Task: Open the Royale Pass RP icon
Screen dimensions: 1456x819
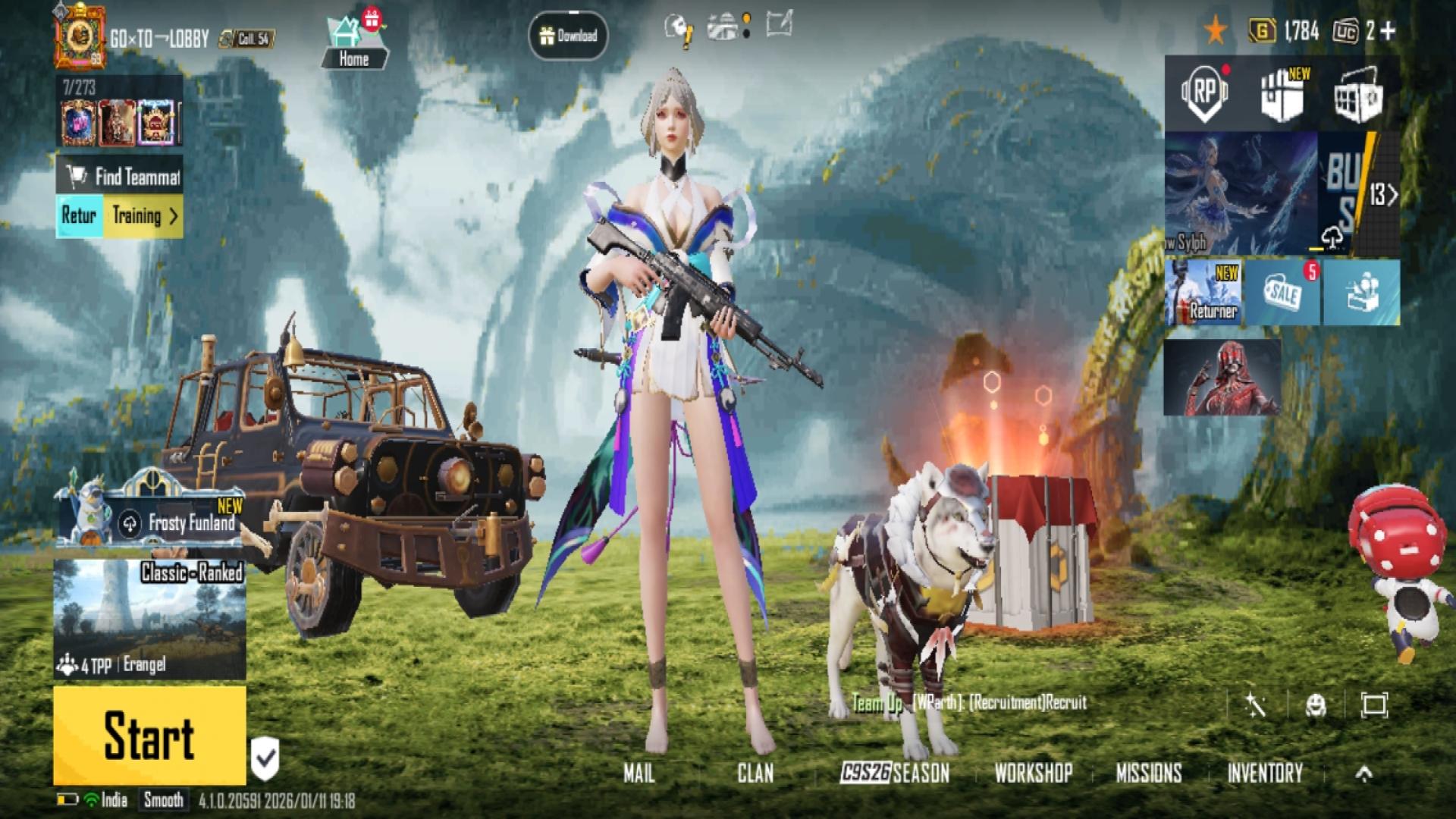Action: (x=1204, y=93)
